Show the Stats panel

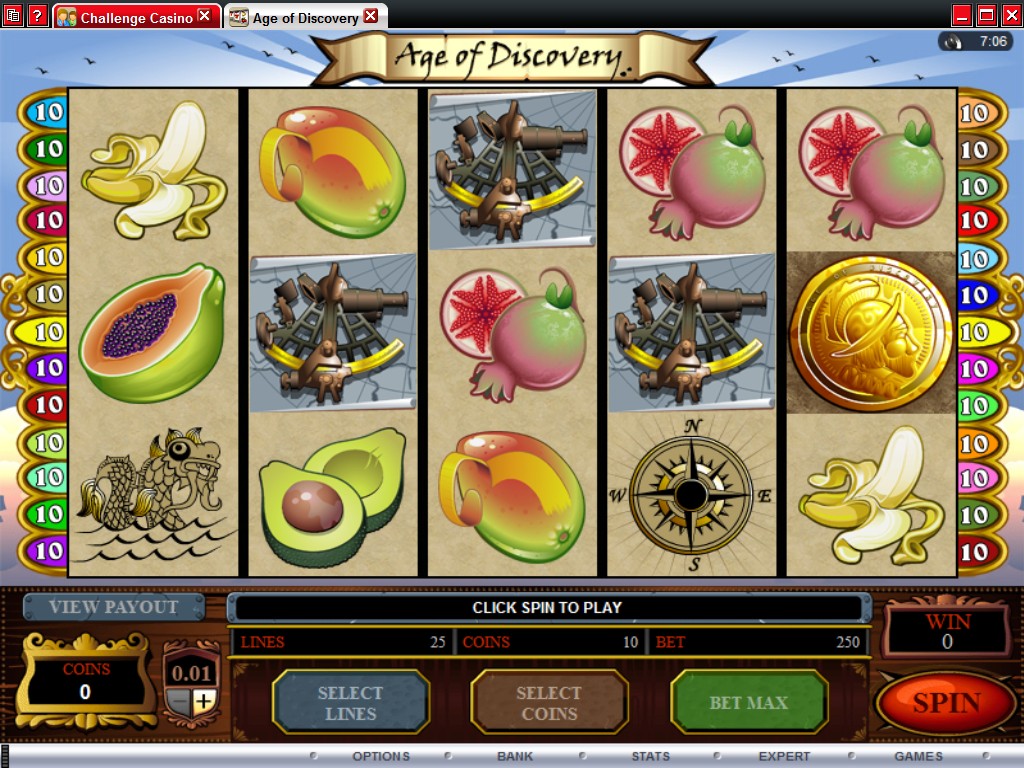click(x=650, y=756)
